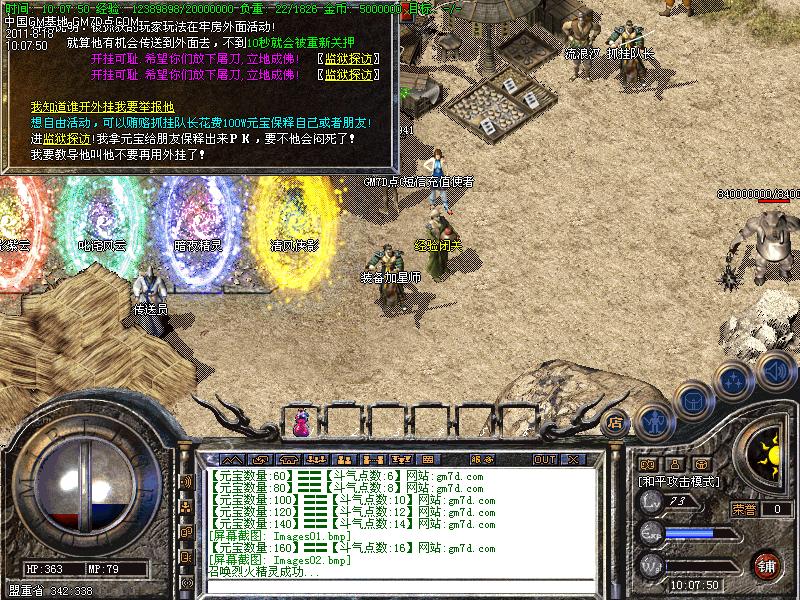Toggle the sound speaker button

tap(775, 372)
